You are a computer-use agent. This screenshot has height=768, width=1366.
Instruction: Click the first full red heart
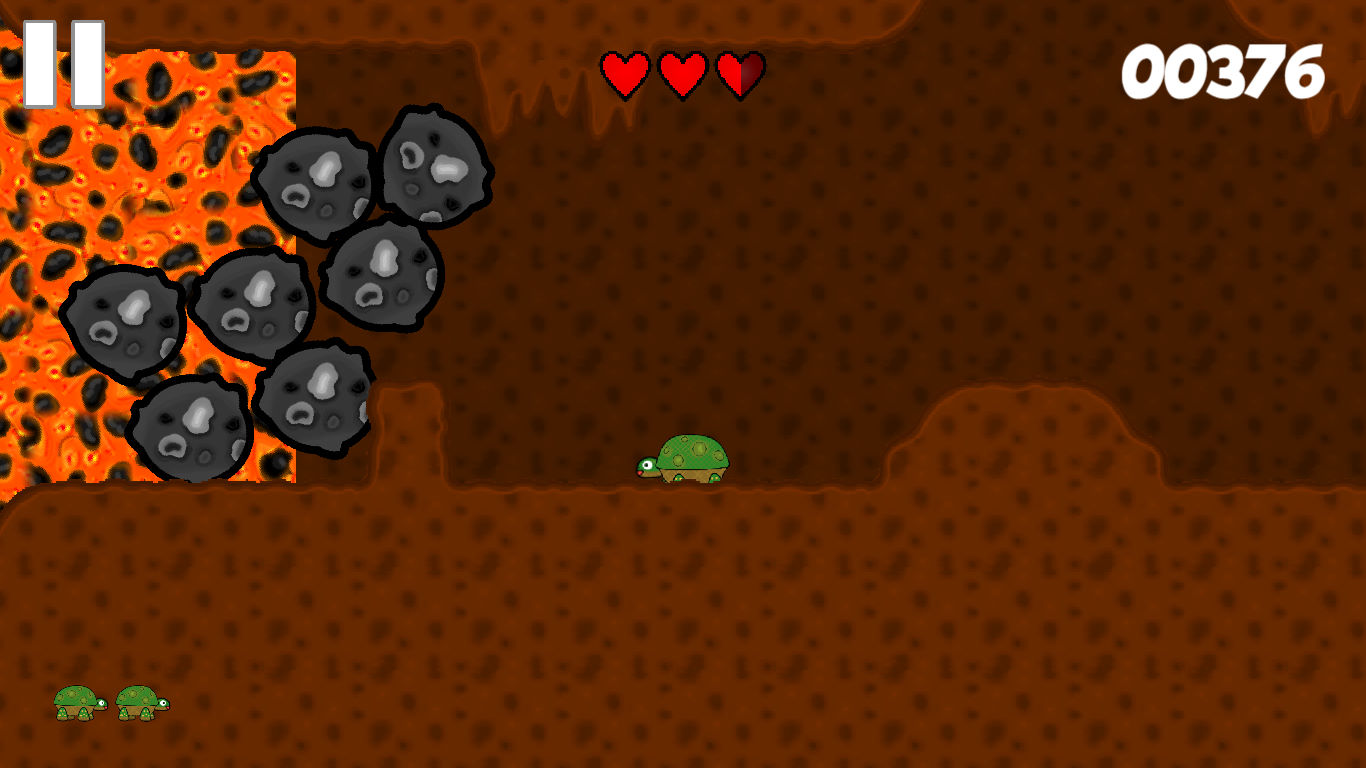tap(623, 73)
